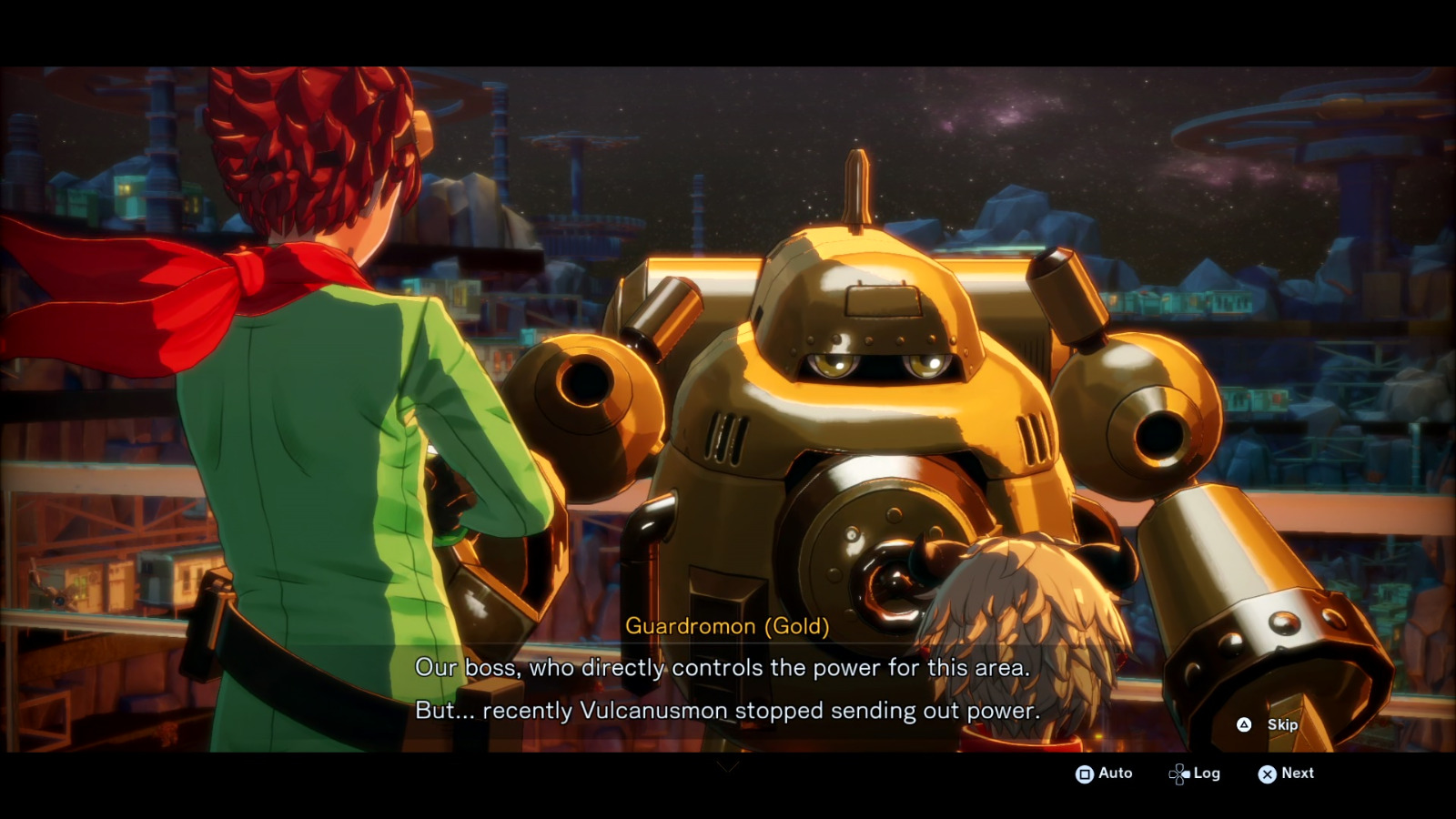Click the cross Next icon
The width and height of the screenshot is (1456, 819).
pyautogui.click(x=1269, y=773)
